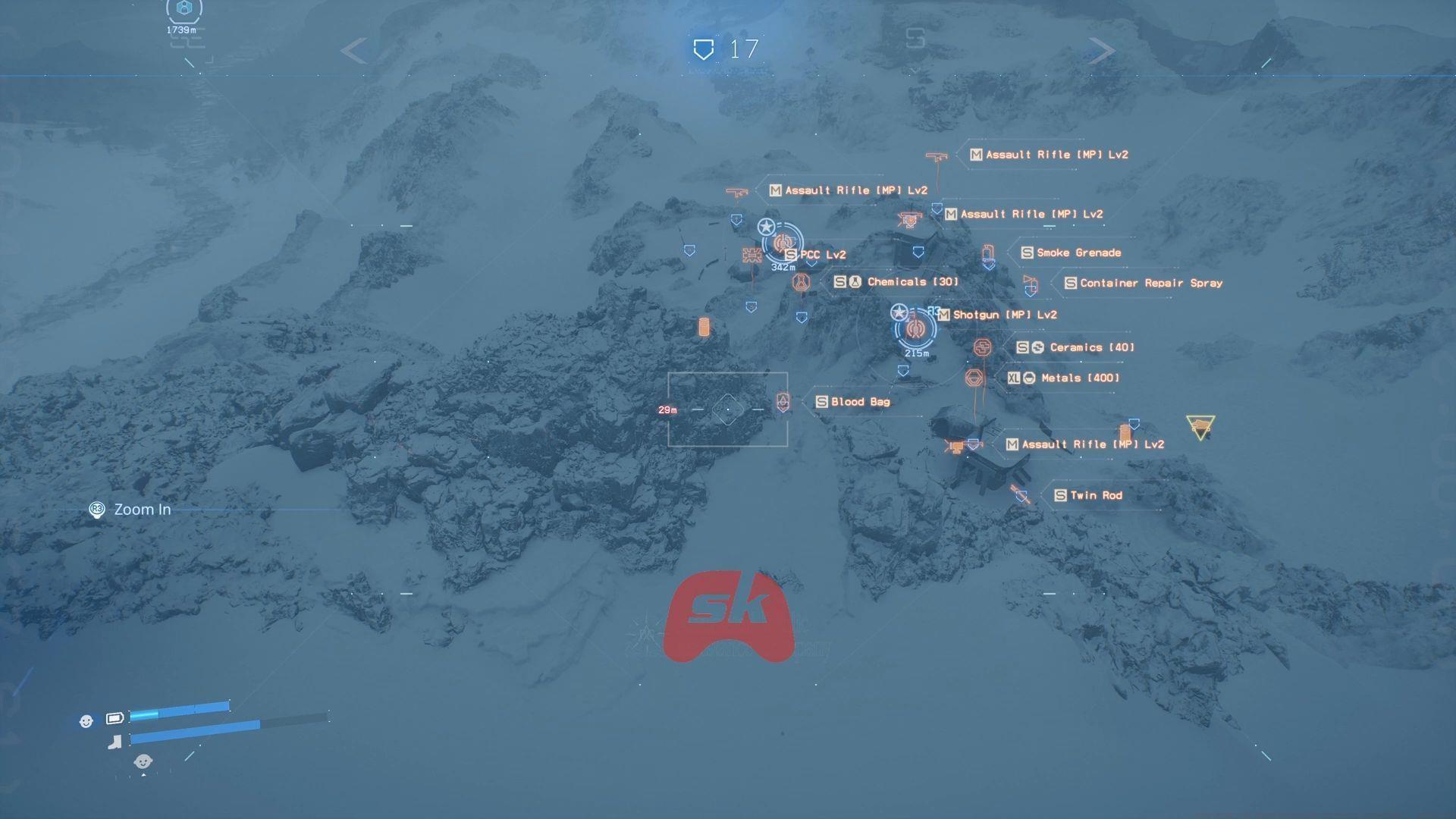Select the yellow triangle map marker
Image resolution: width=1456 pixels, height=819 pixels.
pos(1200,427)
